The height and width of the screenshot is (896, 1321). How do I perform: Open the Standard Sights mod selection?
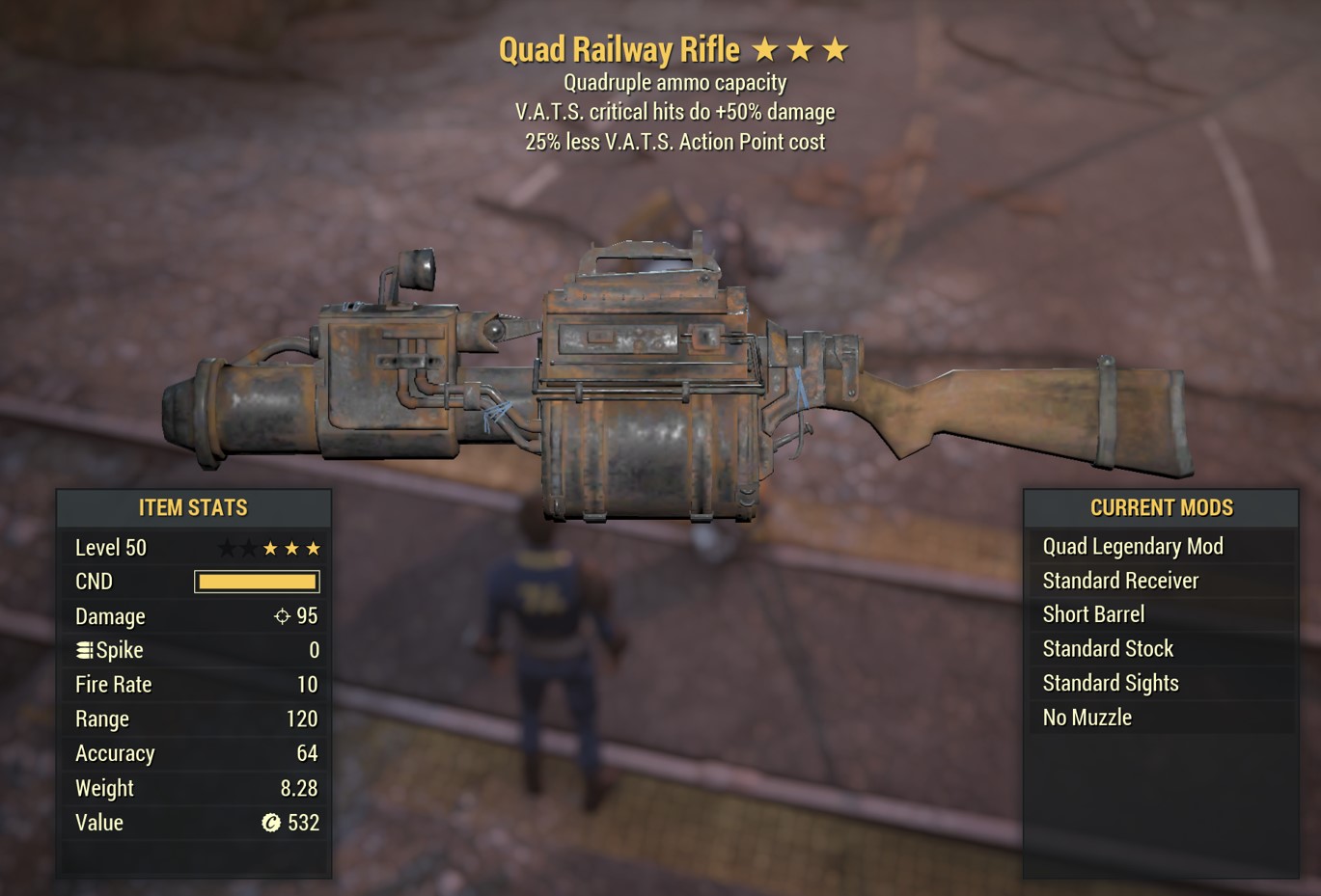click(x=1111, y=683)
